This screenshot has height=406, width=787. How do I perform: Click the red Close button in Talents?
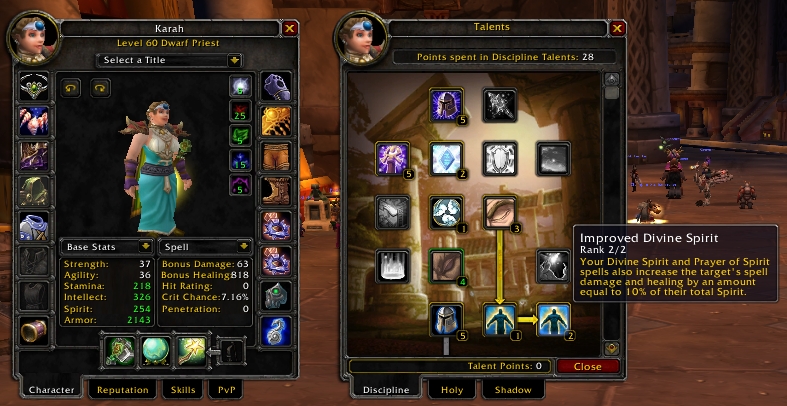pyautogui.click(x=587, y=367)
